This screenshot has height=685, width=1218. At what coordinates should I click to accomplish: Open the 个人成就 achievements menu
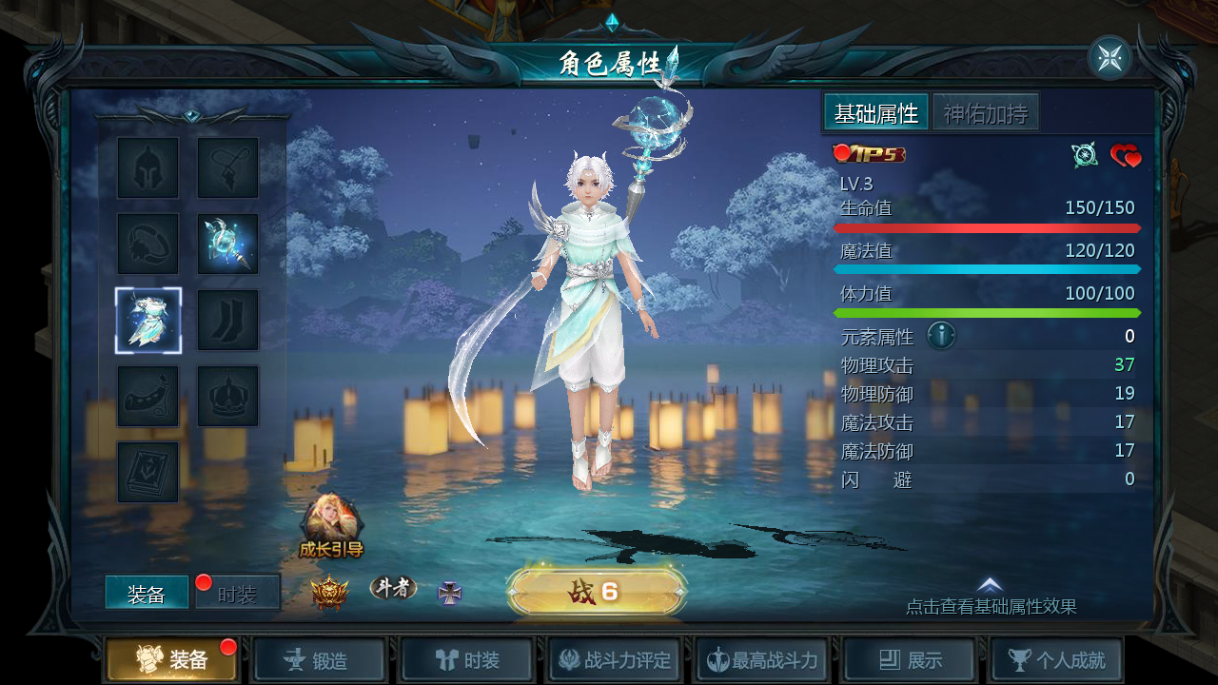tap(1057, 660)
